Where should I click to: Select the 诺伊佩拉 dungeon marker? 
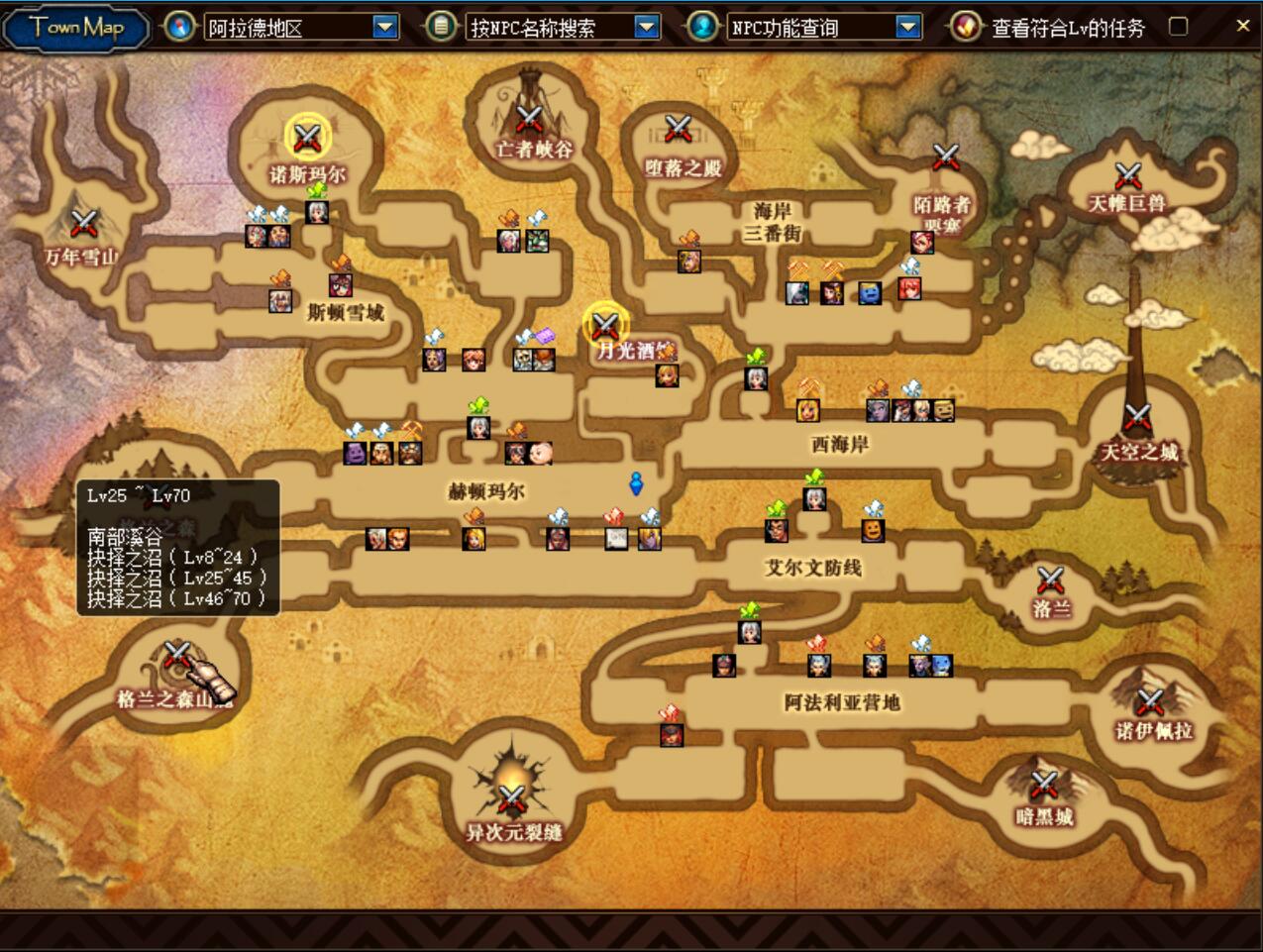[x=1151, y=701]
